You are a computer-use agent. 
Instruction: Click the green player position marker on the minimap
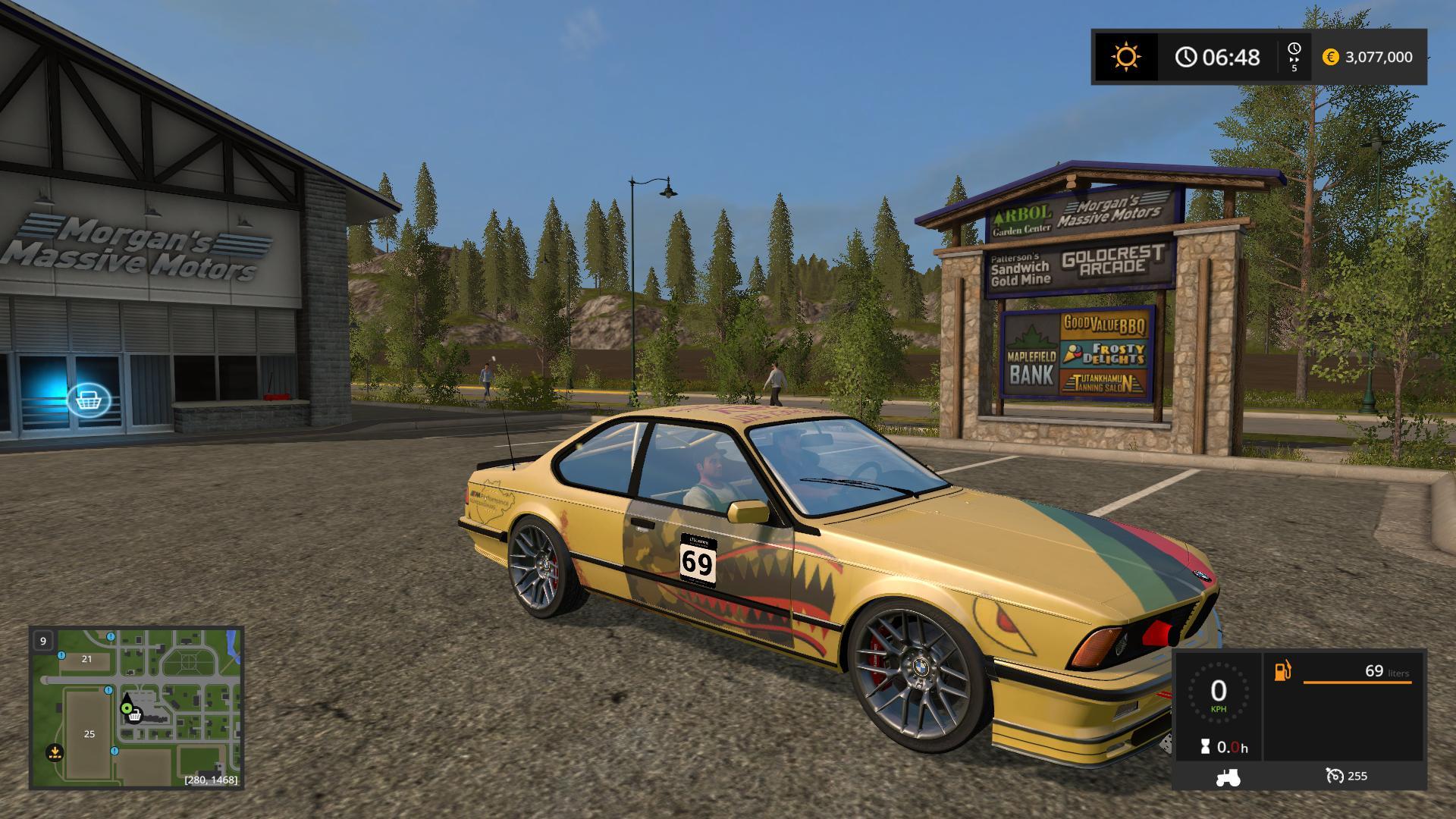point(126,708)
